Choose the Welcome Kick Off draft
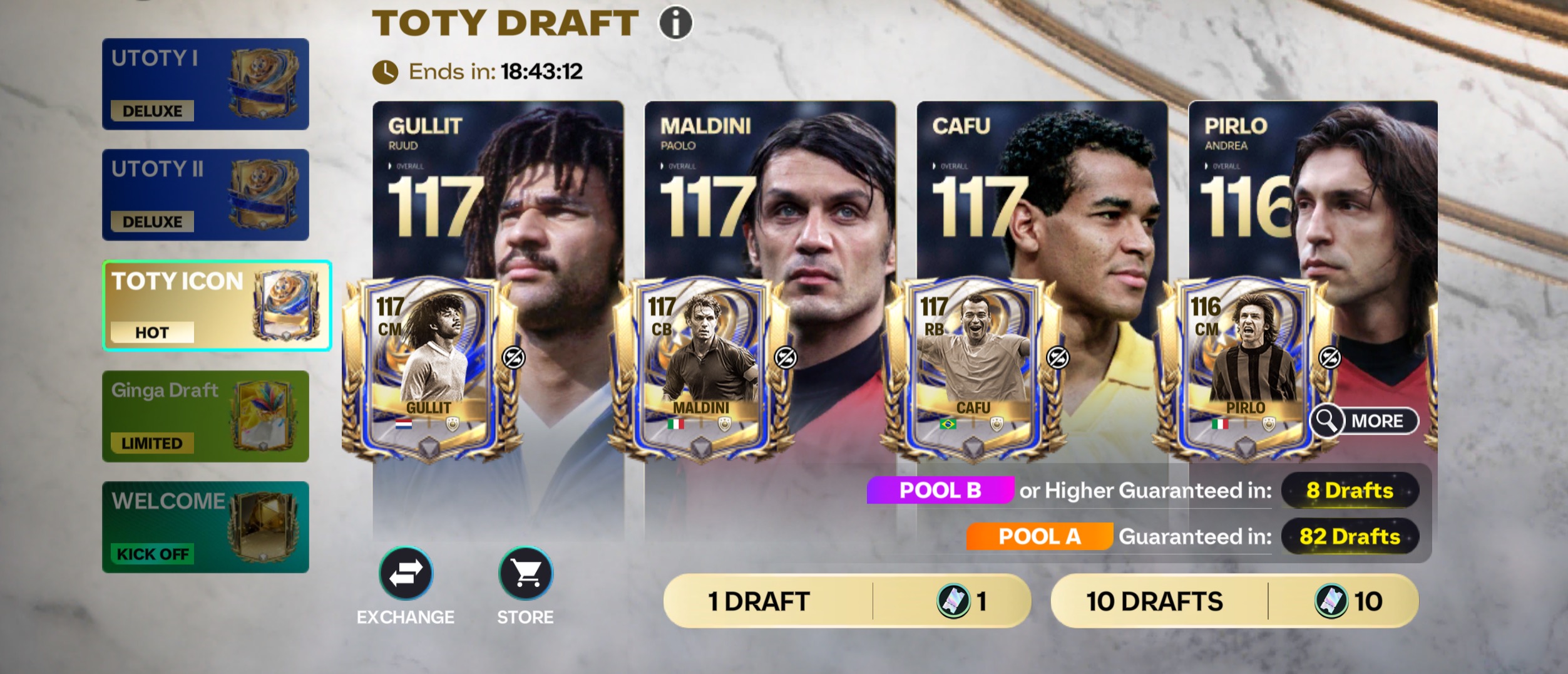Viewport: 1568px width, 674px height. [205, 527]
